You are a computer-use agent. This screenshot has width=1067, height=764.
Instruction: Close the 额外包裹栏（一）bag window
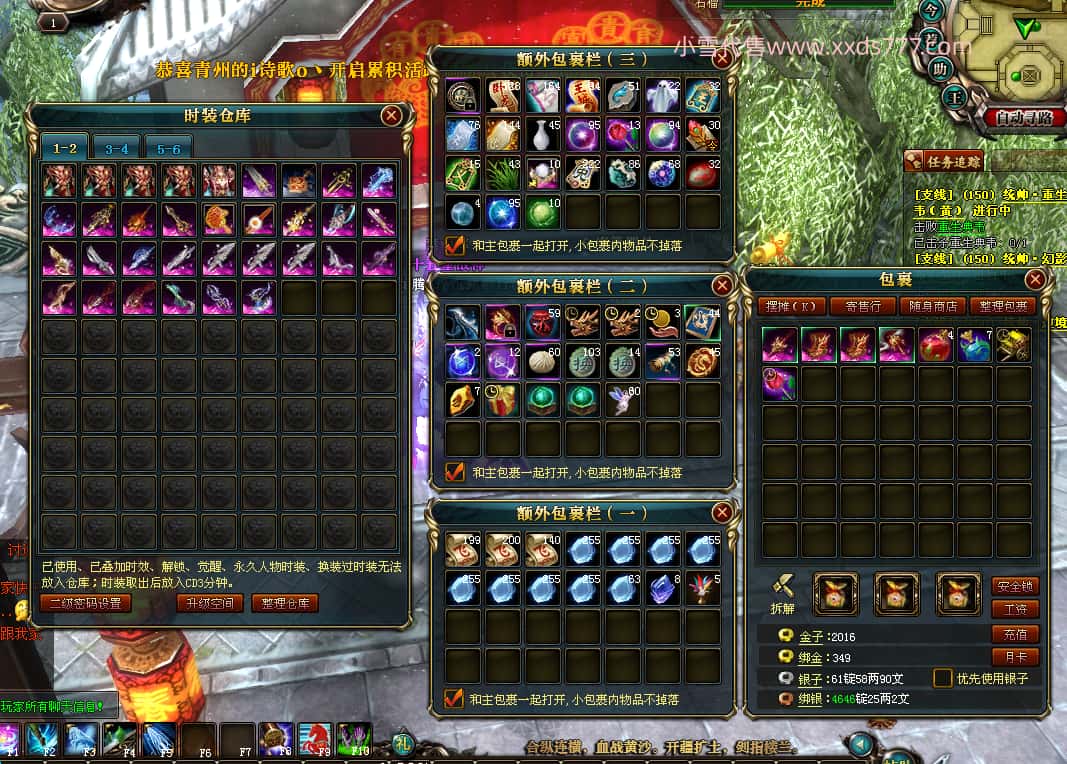coord(721,513)
